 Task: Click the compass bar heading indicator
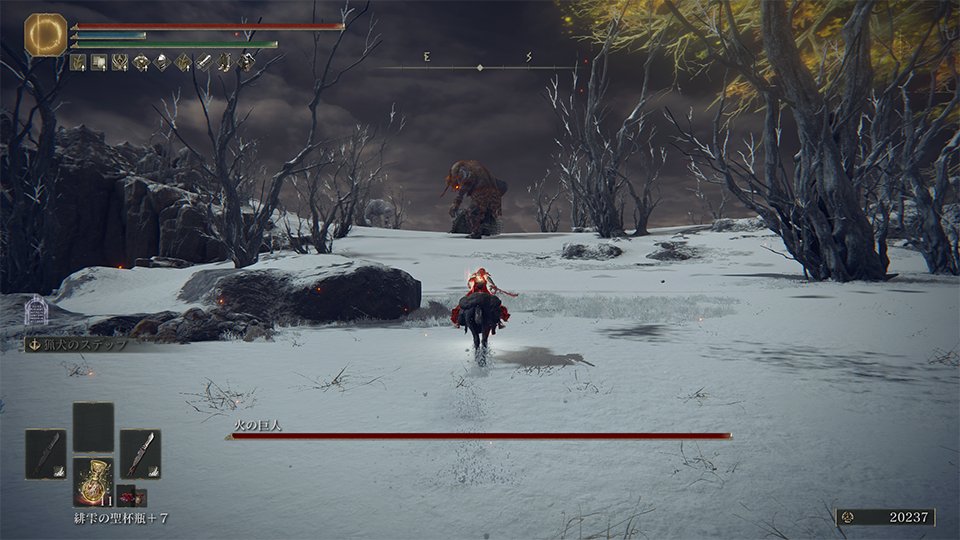(x=480, y=67)
